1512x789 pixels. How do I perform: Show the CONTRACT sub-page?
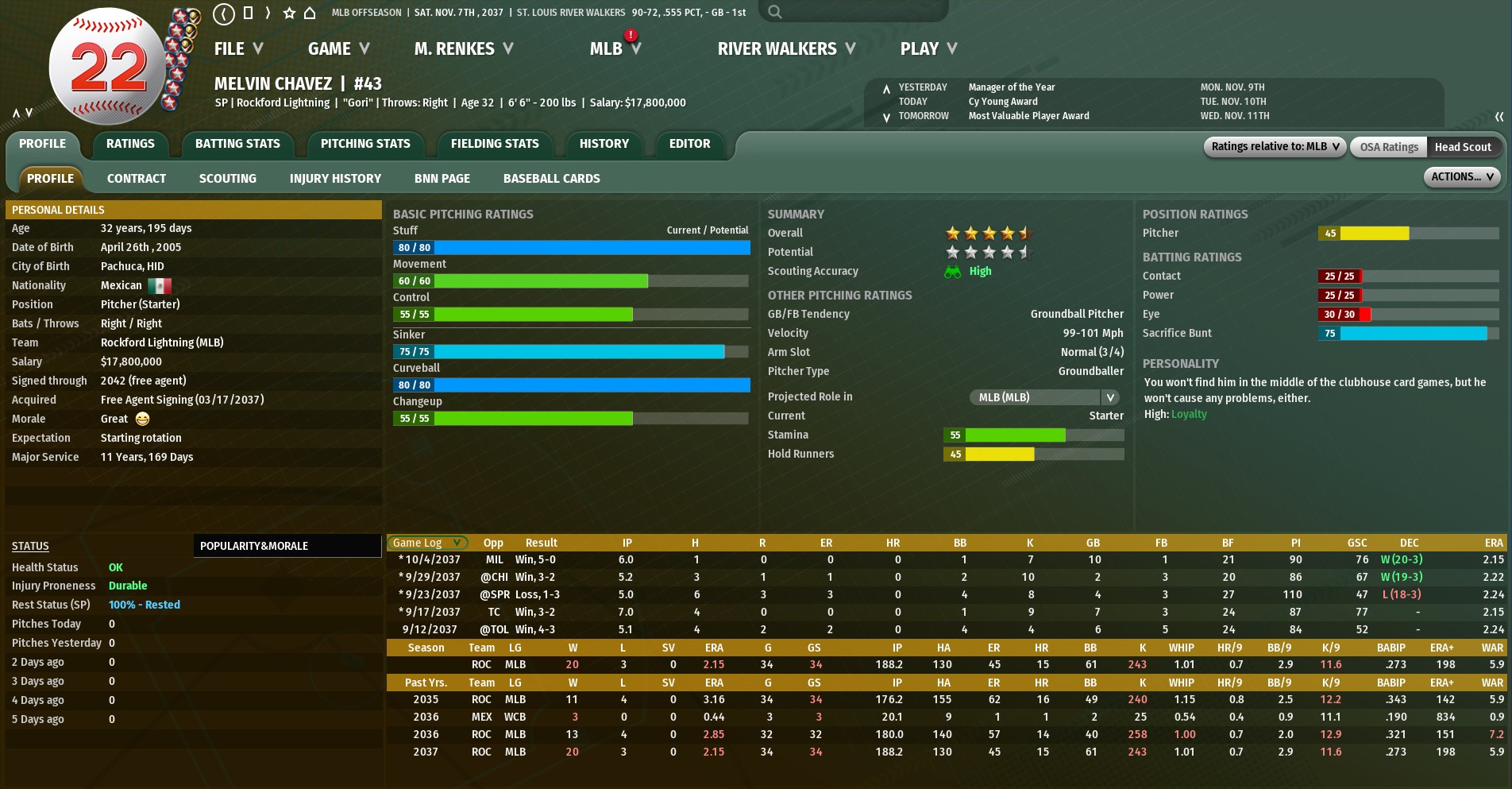click(x=137, y=179)
